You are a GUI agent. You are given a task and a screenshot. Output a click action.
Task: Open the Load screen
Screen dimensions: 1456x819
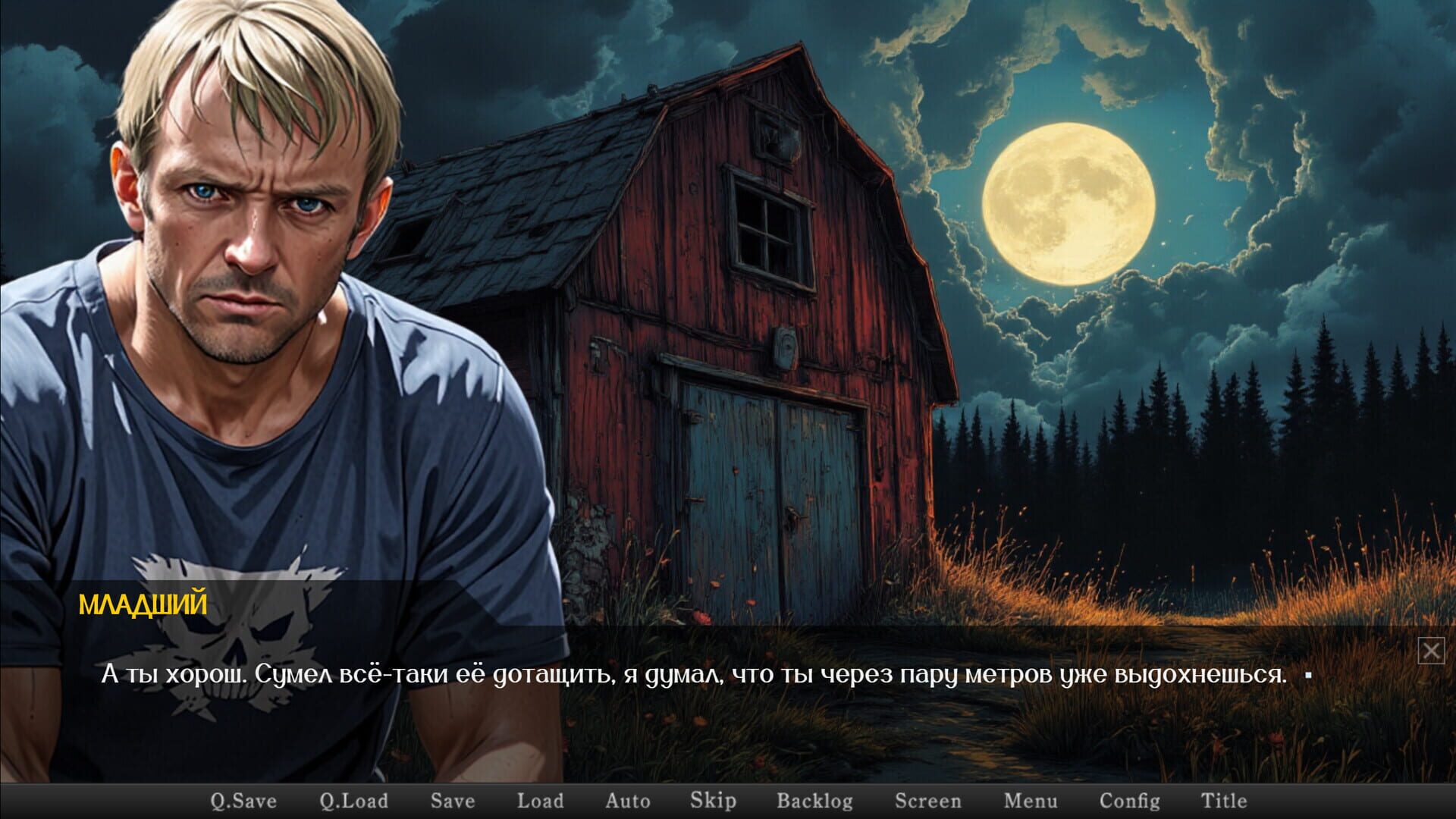pyautogui.click(x=540, y=800)
